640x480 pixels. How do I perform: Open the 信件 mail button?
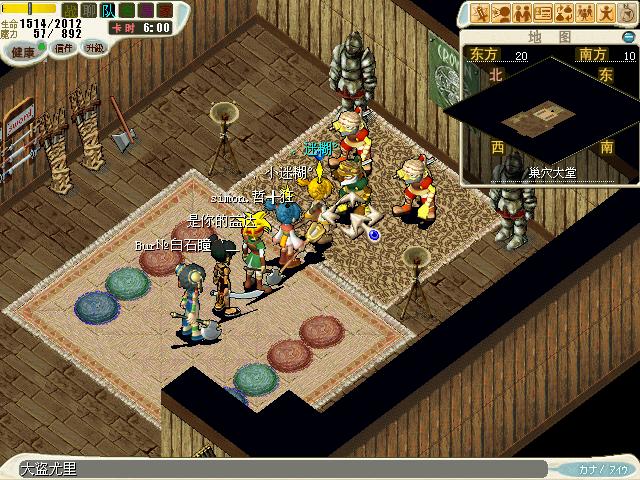[x=64, y=48]
